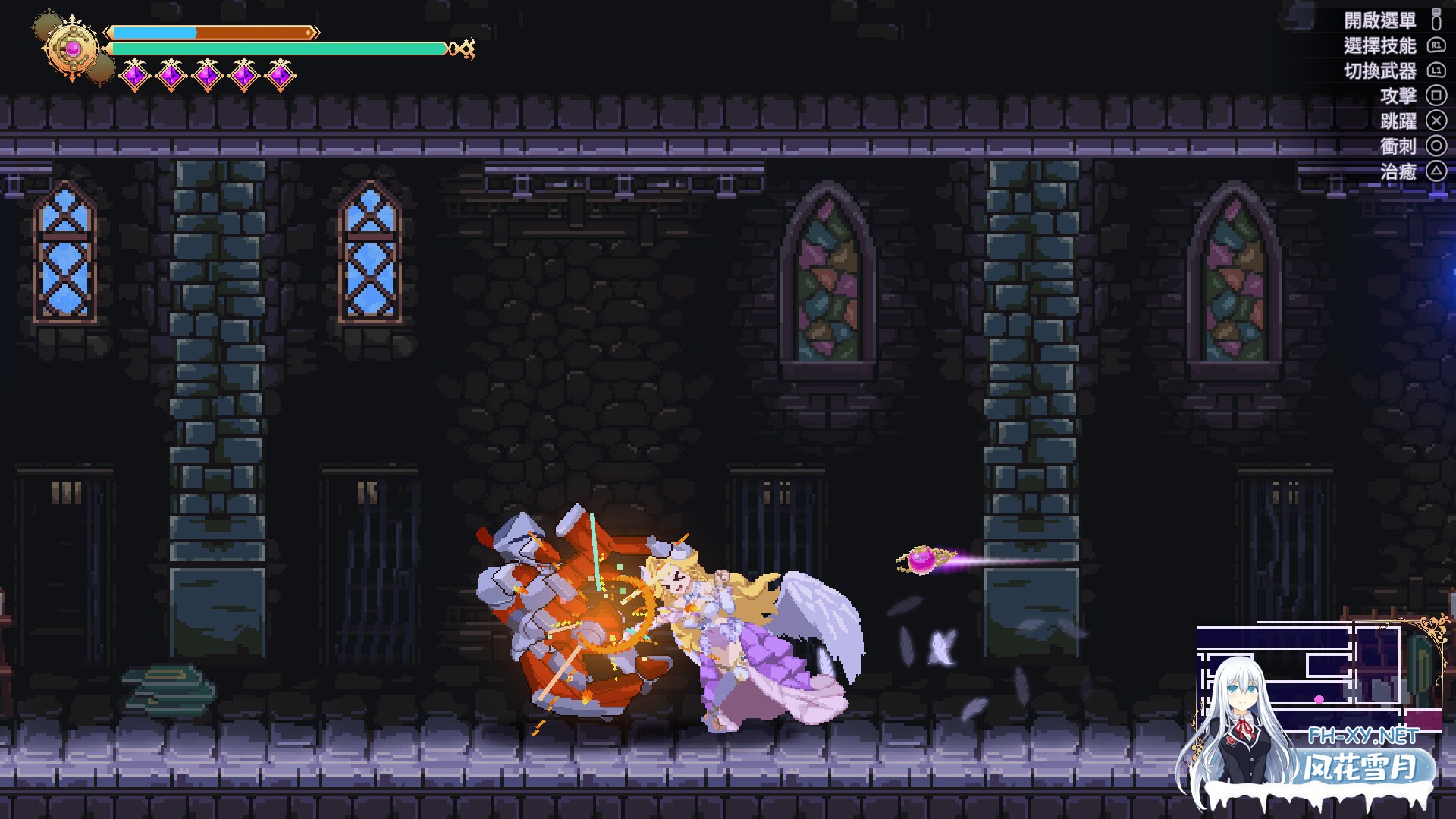Click the left arrow chevron on the health bar
The width and height of the screenshot is (1456, 819).
pos(108,32)
